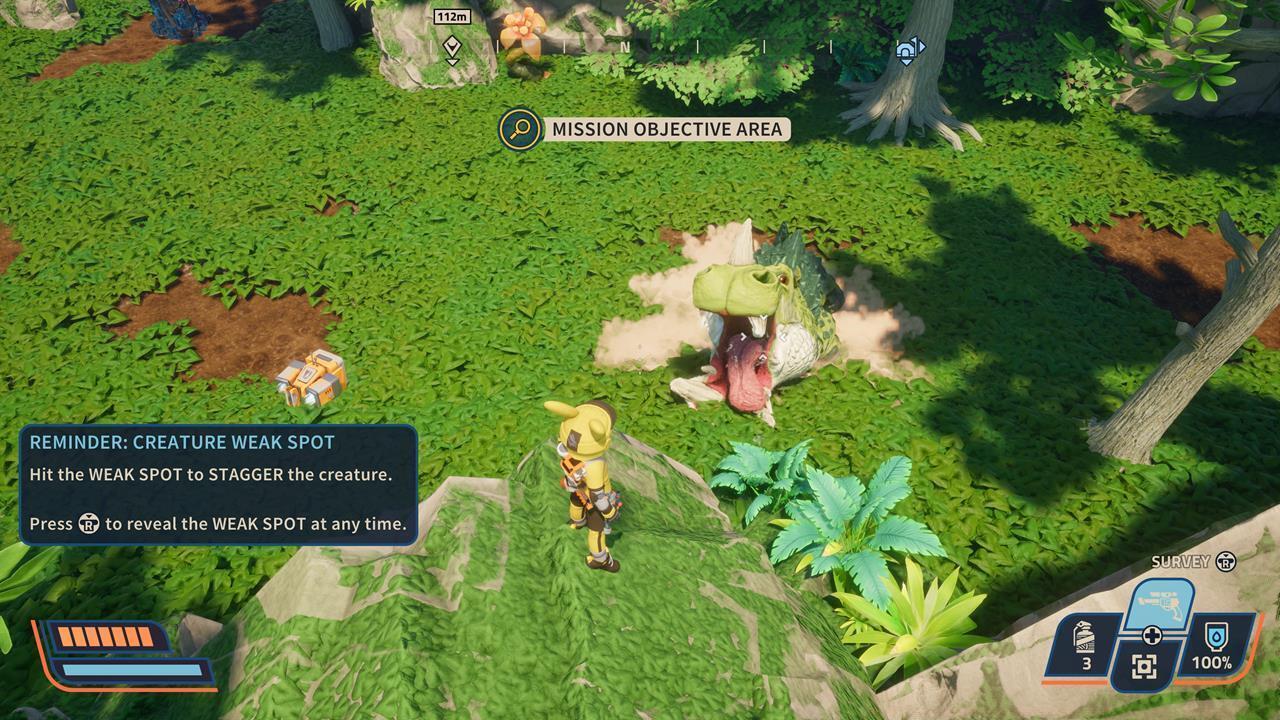Viewport: 1280px width, 720px height.
Task: Click the blue base marker on compass
Action: point(908,50)
